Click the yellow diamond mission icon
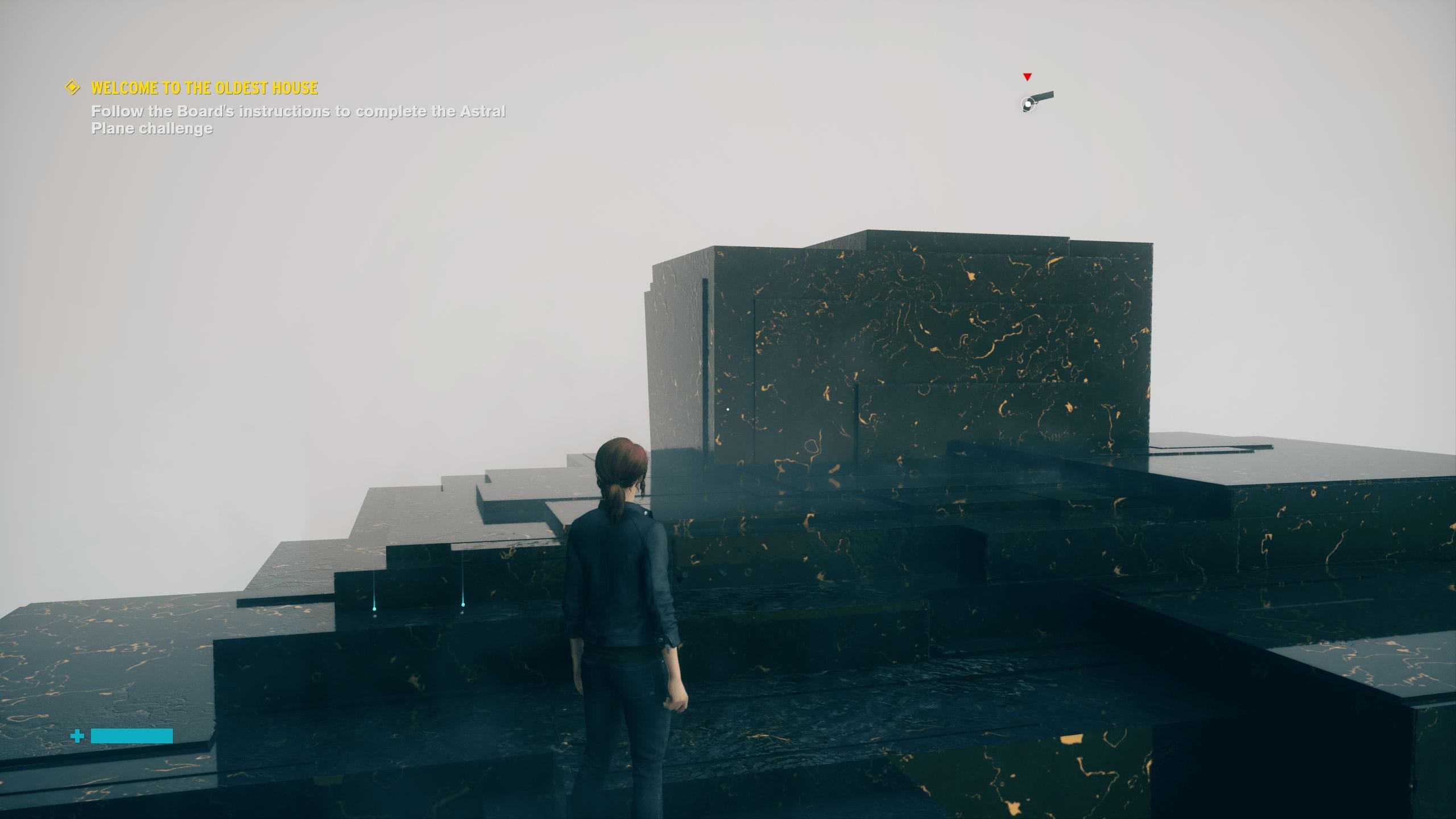 tap(72, 88)
